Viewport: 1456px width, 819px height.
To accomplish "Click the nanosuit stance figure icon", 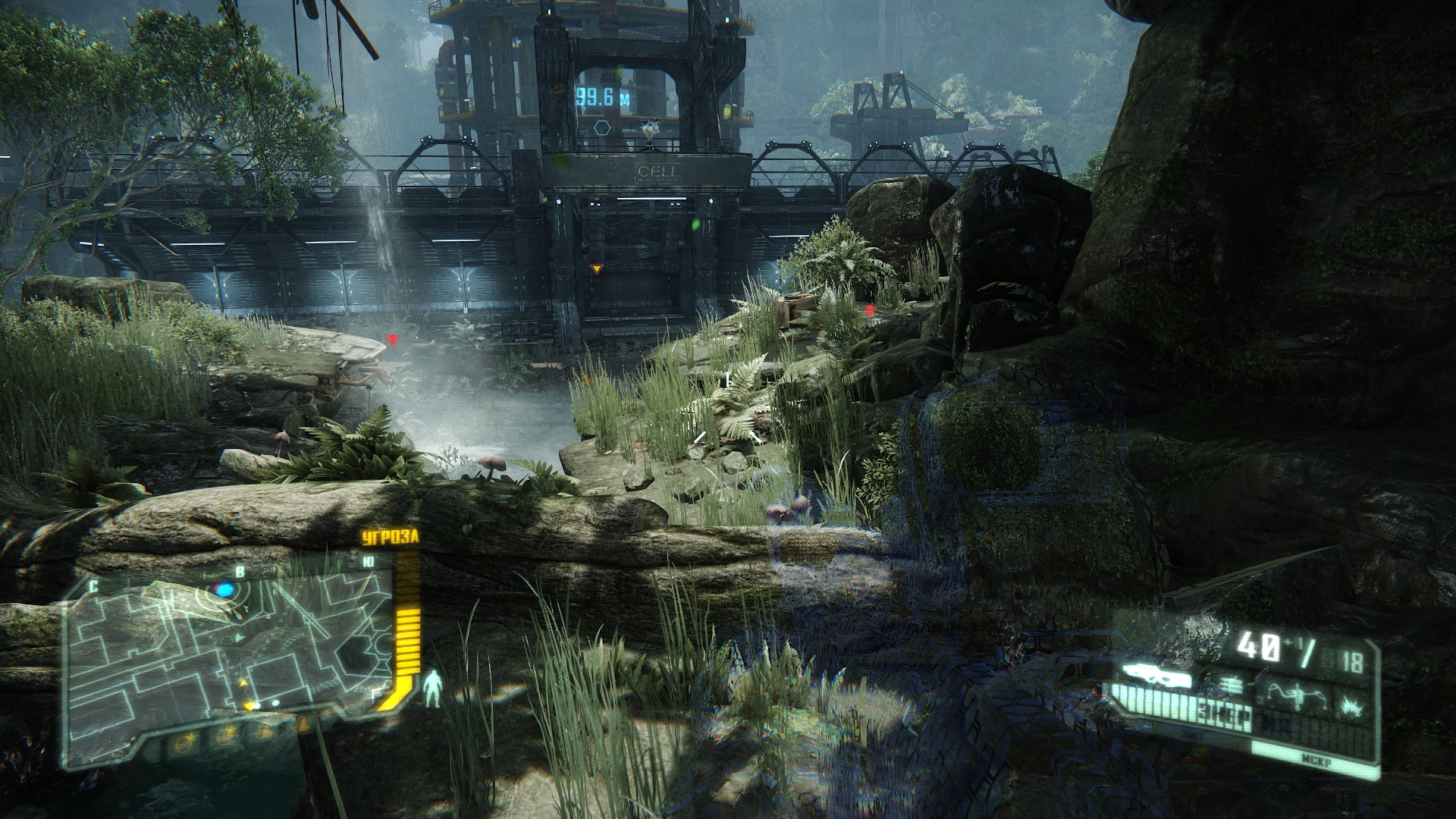I will [x=432, y=689].
